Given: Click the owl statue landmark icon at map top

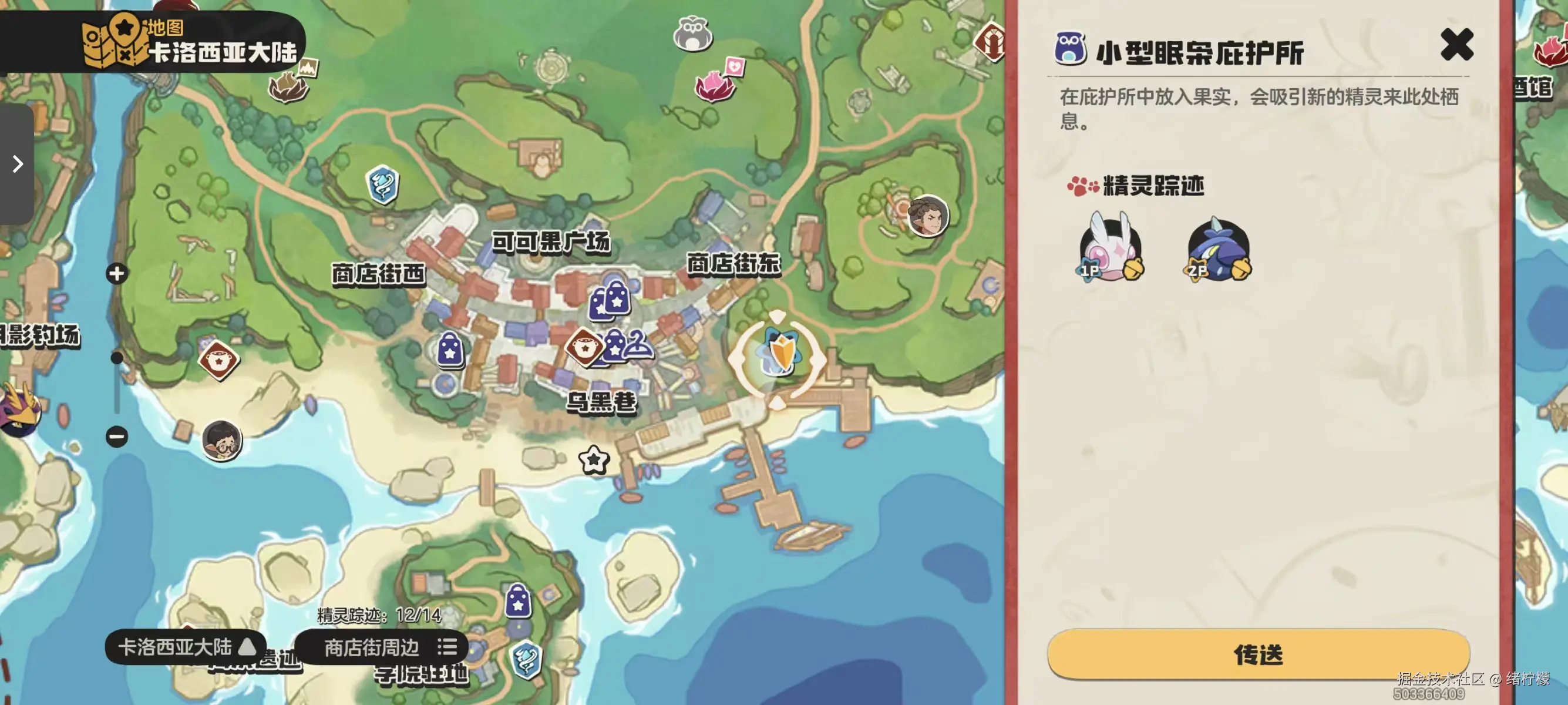Looking at the screenshot, I should tap(695, 35).
